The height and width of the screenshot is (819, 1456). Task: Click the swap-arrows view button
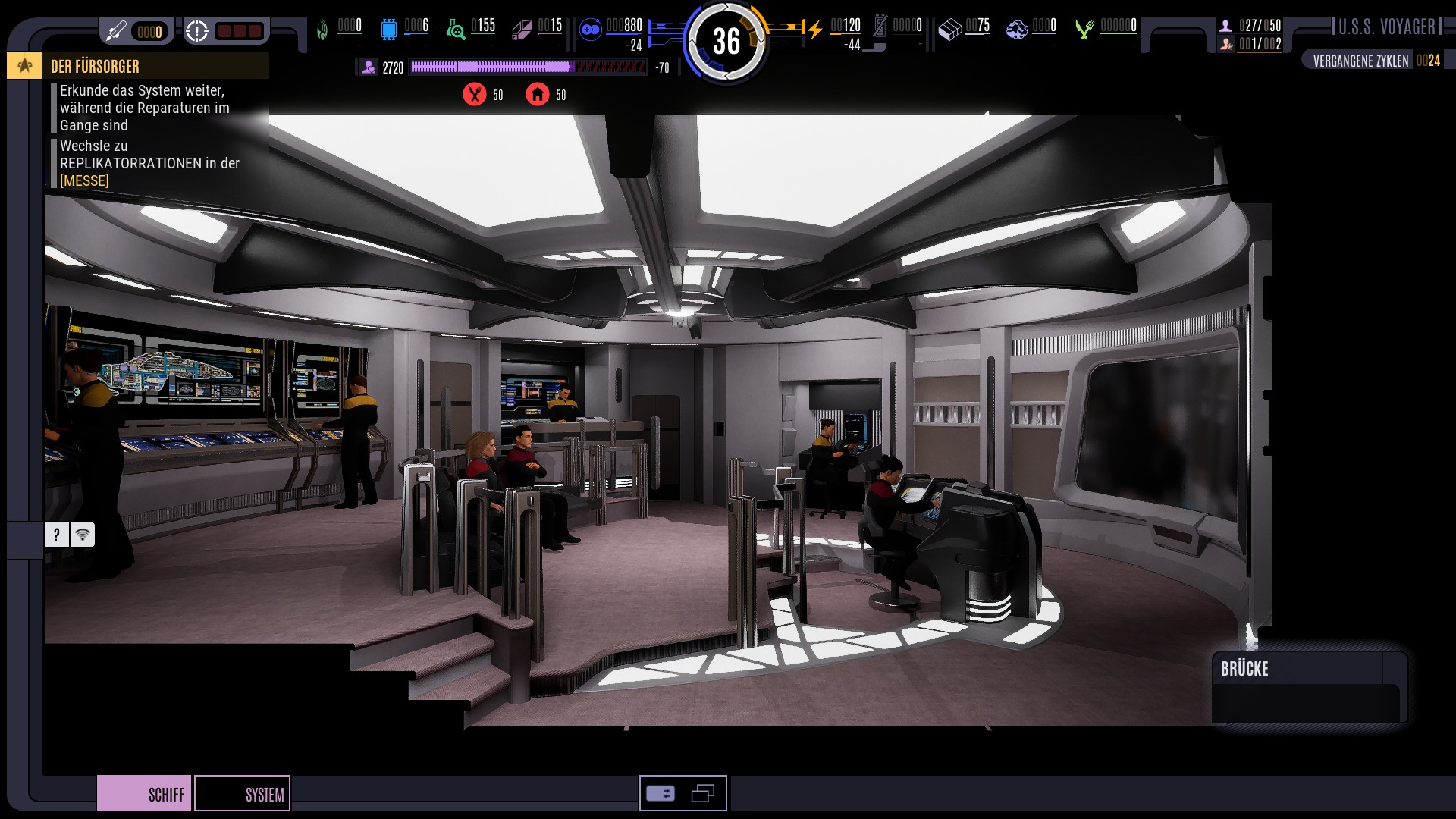point(661,794)
